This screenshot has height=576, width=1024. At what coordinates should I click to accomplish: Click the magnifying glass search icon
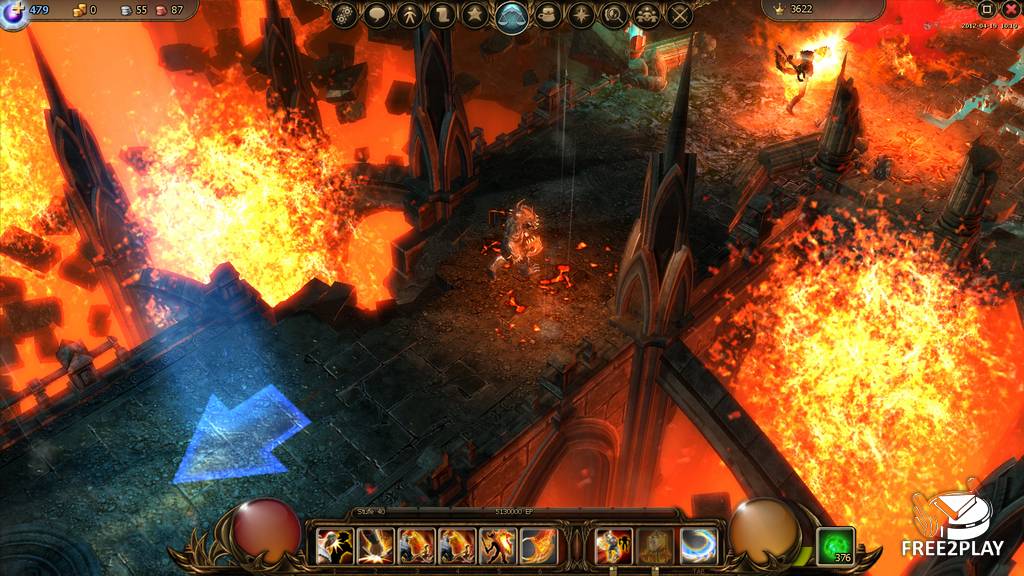click(614, 15)
